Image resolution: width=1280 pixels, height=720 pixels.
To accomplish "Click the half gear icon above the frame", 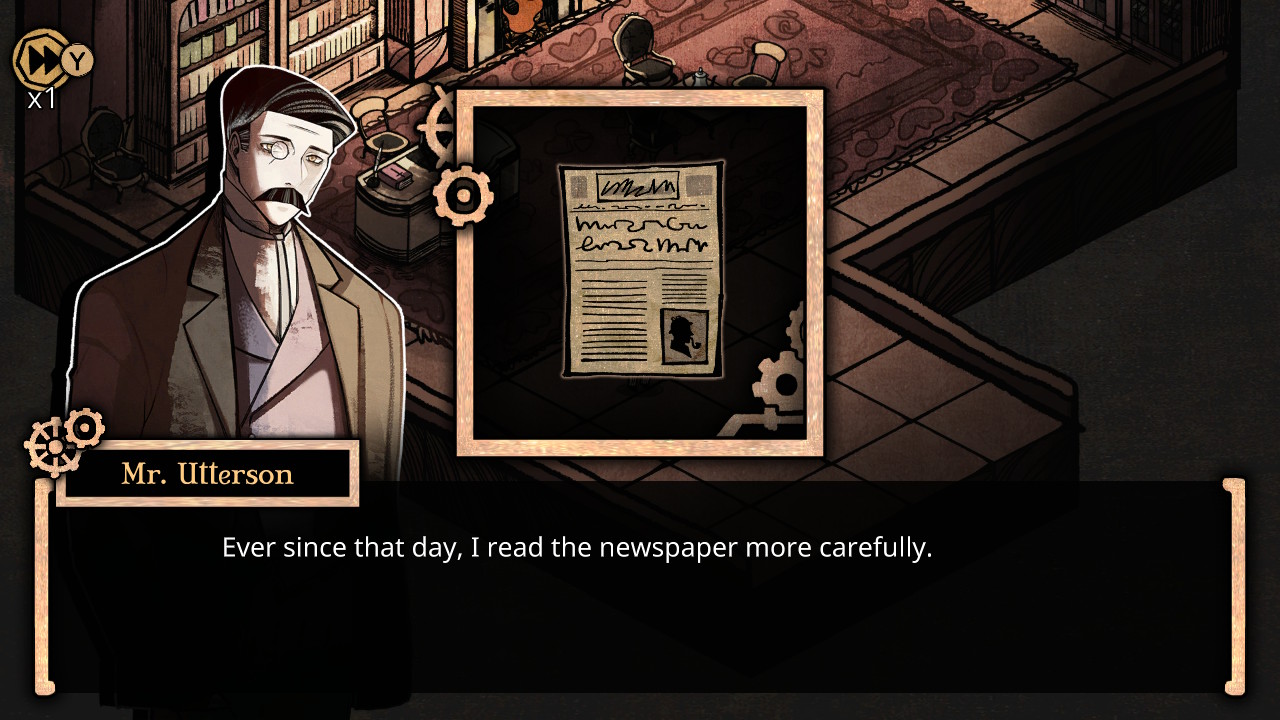I will (x=437, y=130).
